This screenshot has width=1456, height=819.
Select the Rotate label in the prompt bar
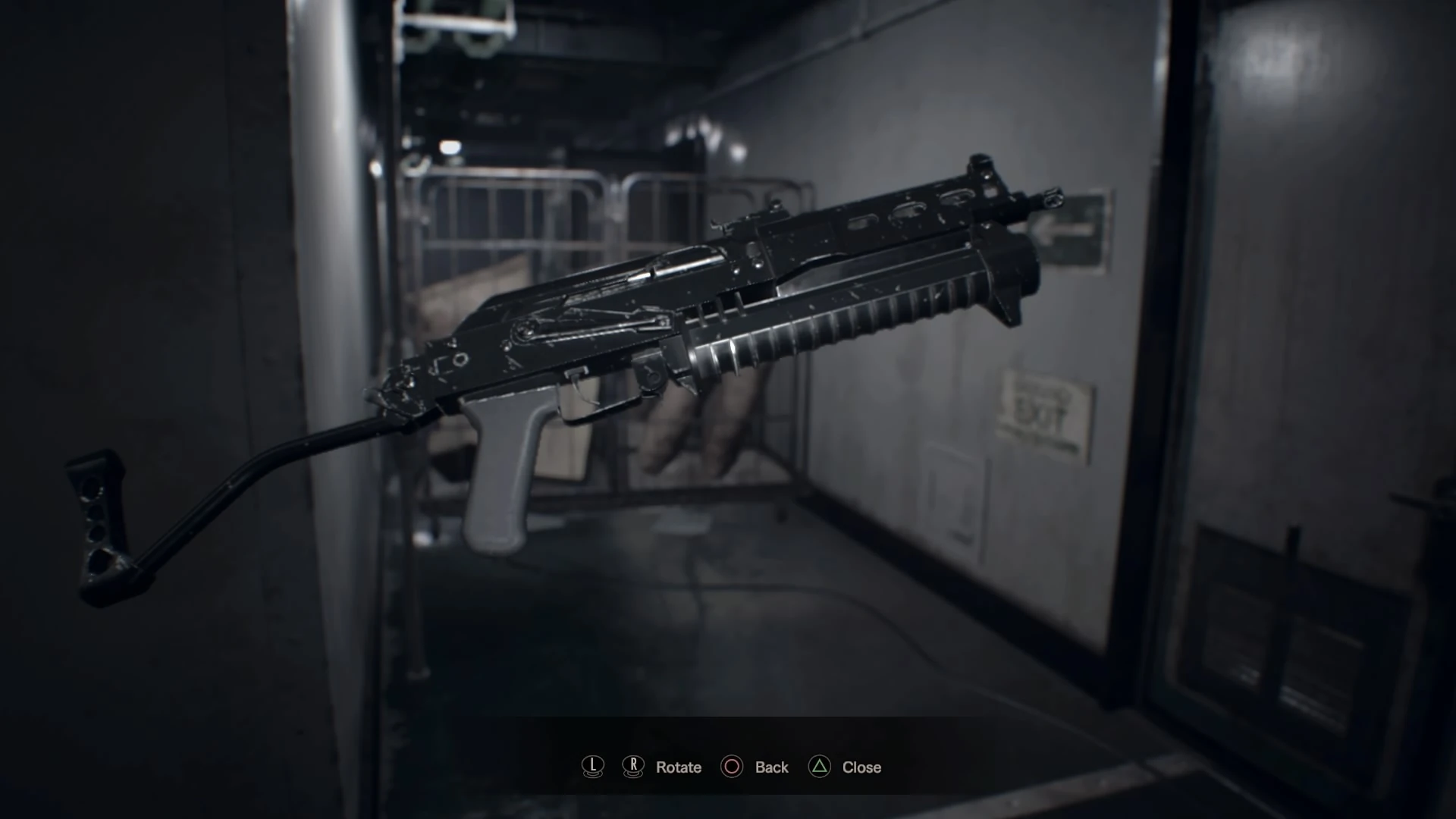tap(679, 767)
